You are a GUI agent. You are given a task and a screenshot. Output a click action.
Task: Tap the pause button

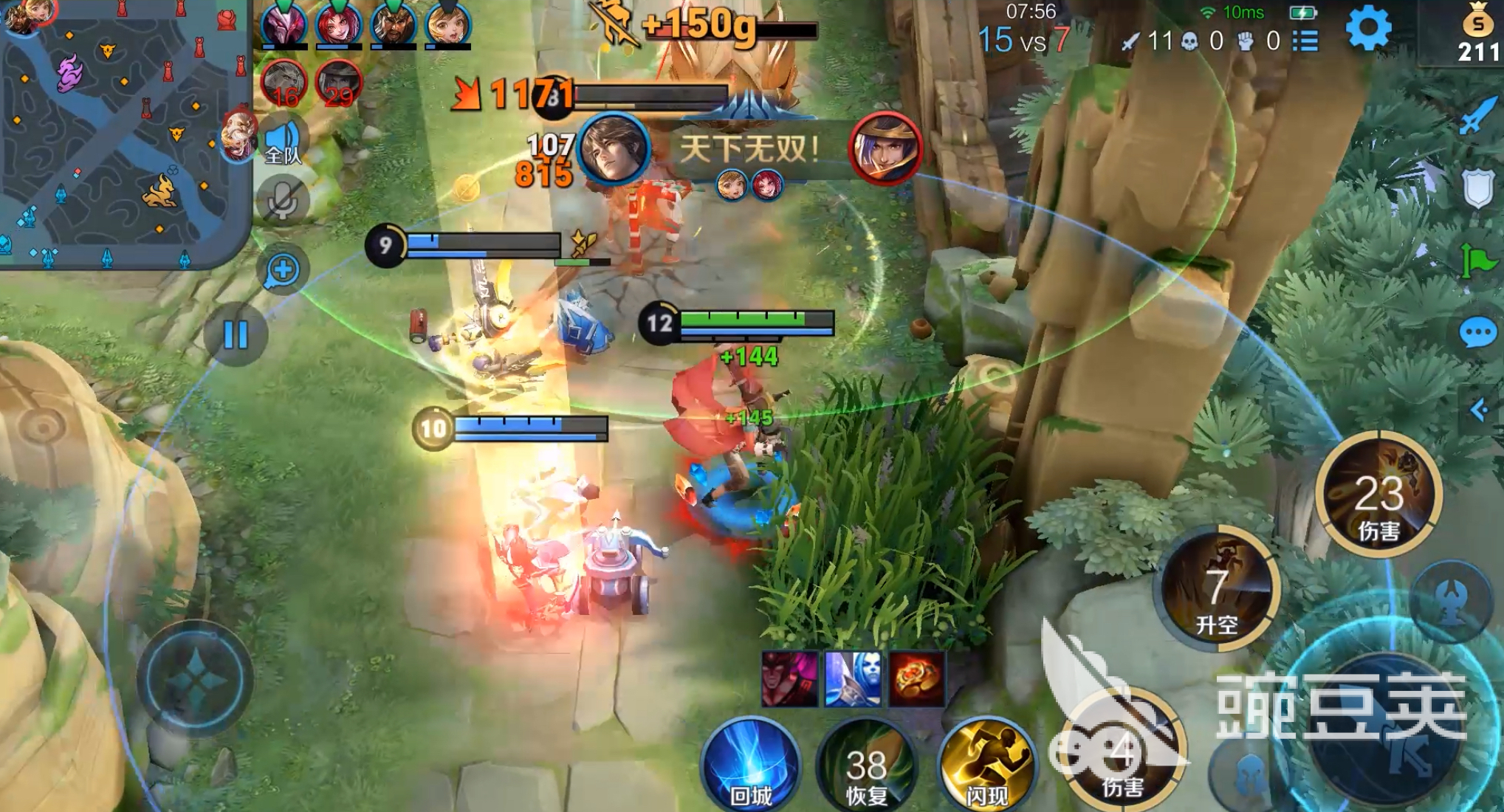tap(236, 335)
